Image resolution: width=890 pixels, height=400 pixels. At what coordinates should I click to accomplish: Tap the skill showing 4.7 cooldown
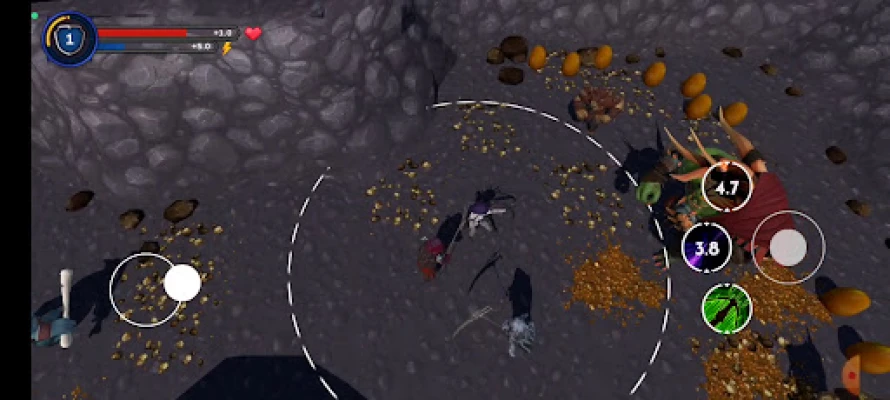click(727, 187)
